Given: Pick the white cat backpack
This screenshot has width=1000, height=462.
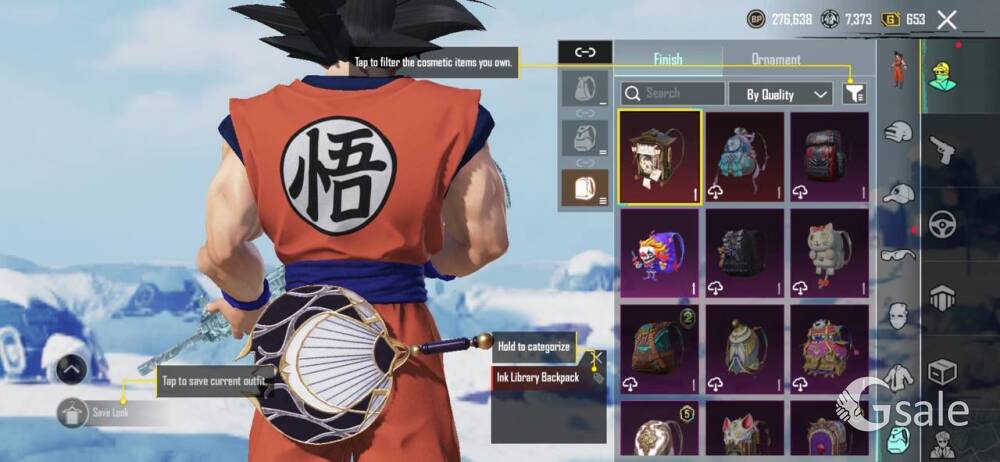Looking at the screenshot, I should pyautogui.click(x=829, y=251).
